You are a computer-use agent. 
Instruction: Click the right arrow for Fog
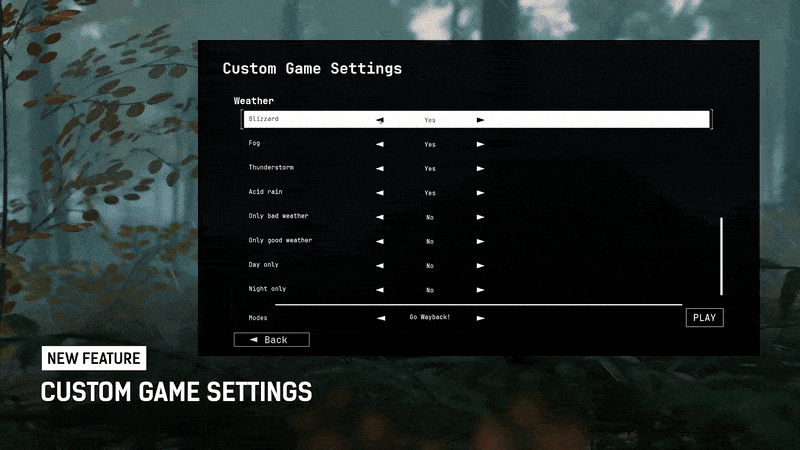[x=480, y=144]
